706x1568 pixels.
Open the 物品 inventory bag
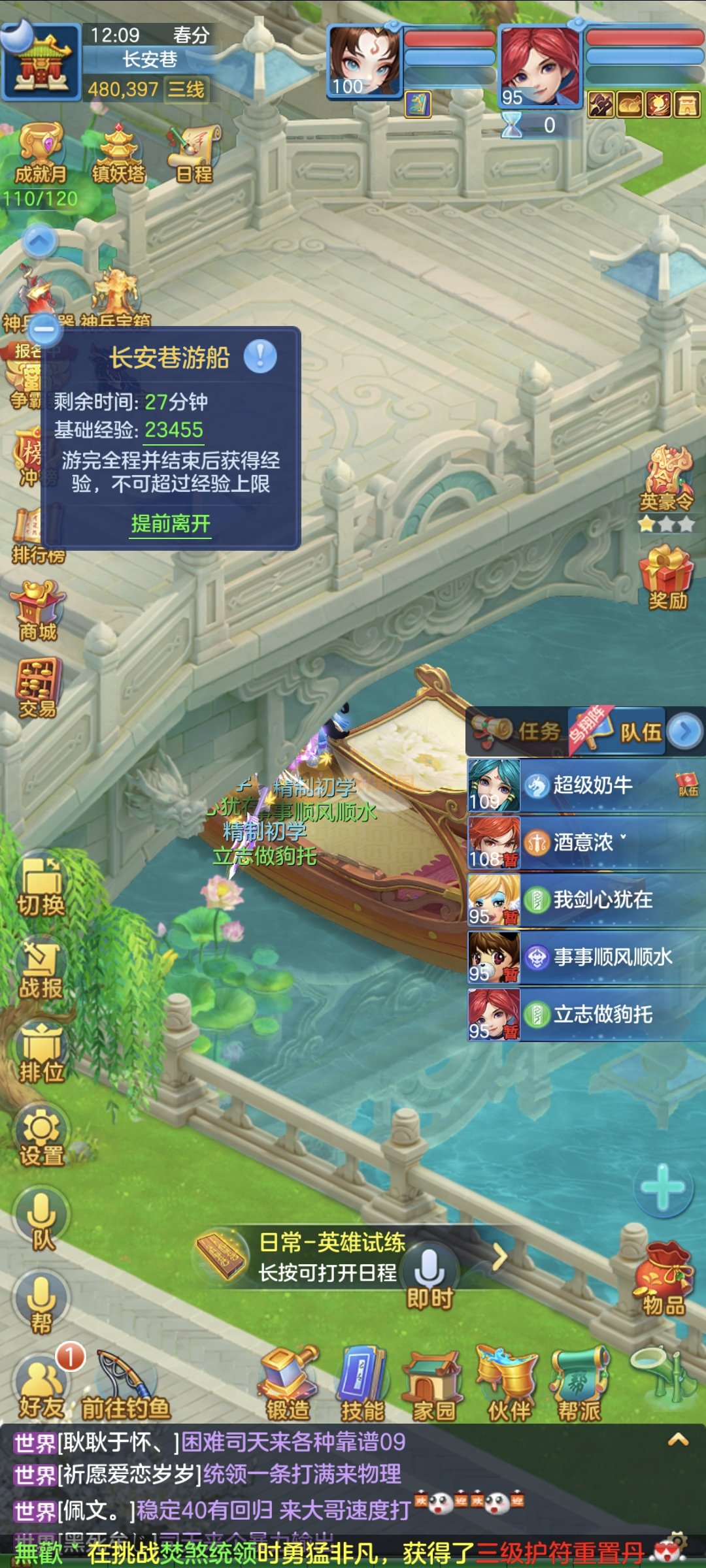(x=663, y=1279)
